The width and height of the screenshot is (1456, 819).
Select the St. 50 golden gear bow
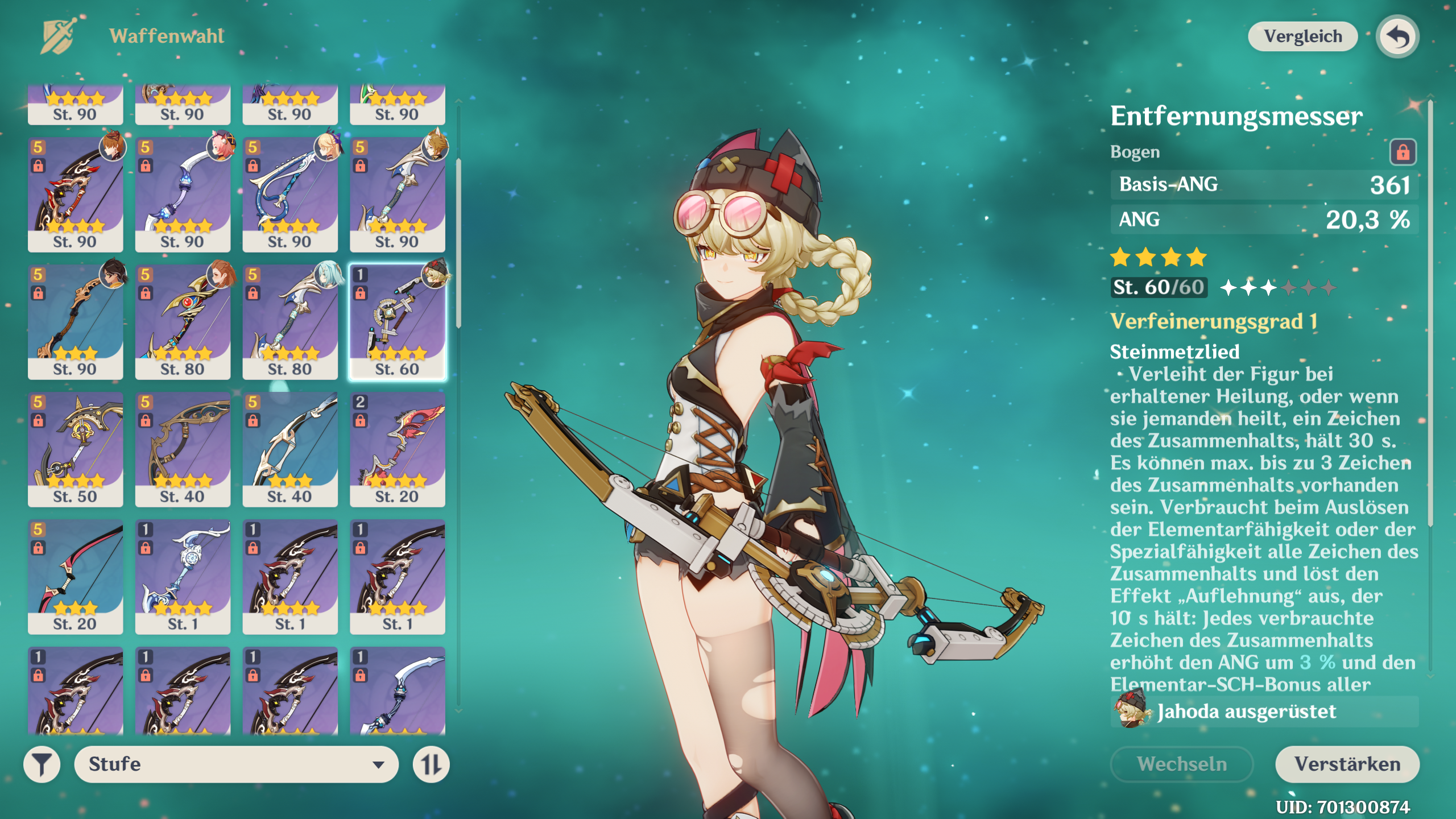tap(75, 449)
